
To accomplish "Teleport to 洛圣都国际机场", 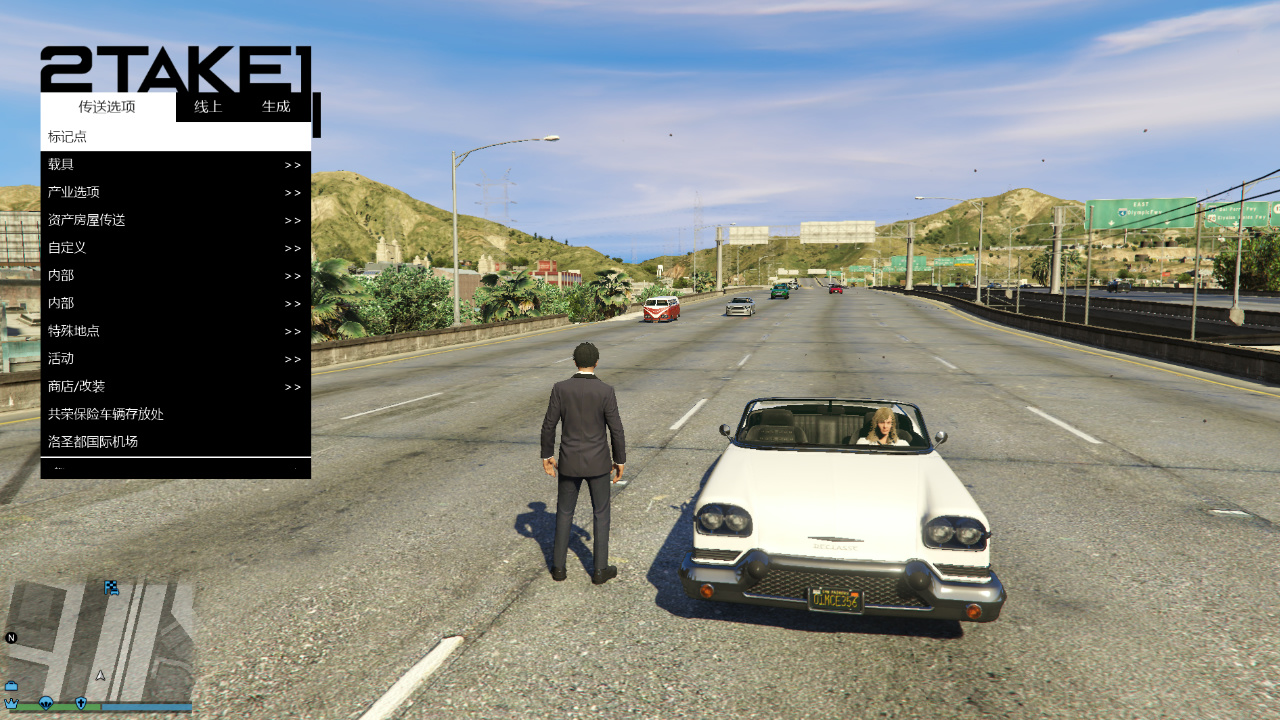I will coord(175,442).
